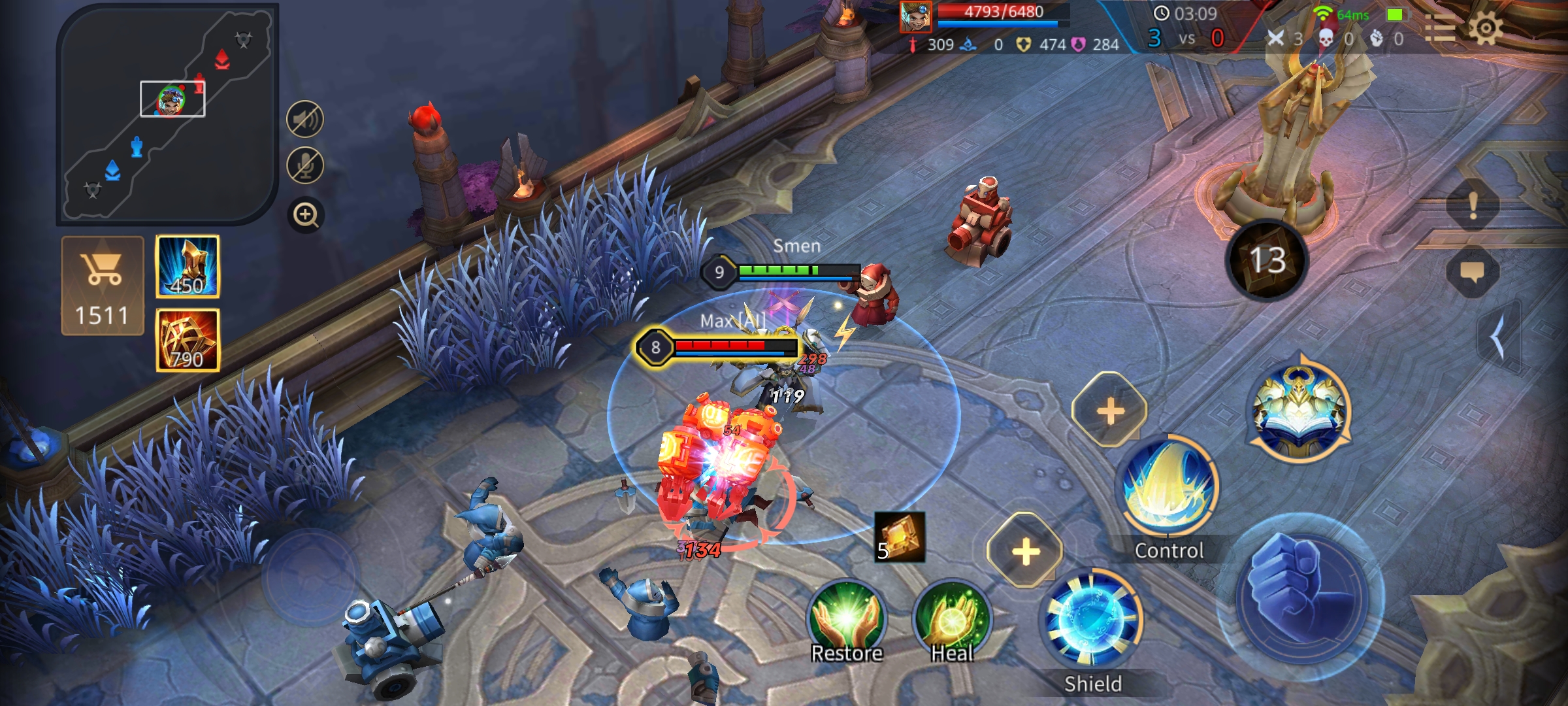
Task: Open the scoreboard list icon
Action: (1439, 28)
